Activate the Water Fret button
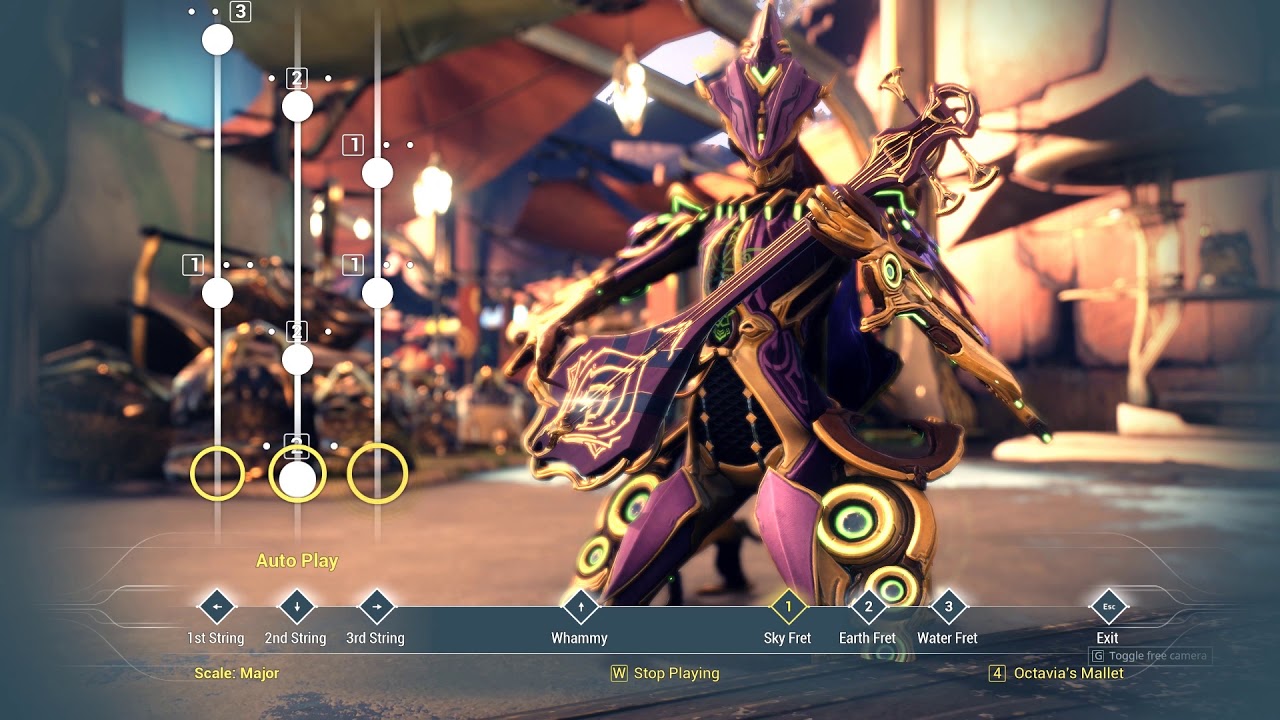This screenshot has height=720, width=1280. click(x=948, y=607)
